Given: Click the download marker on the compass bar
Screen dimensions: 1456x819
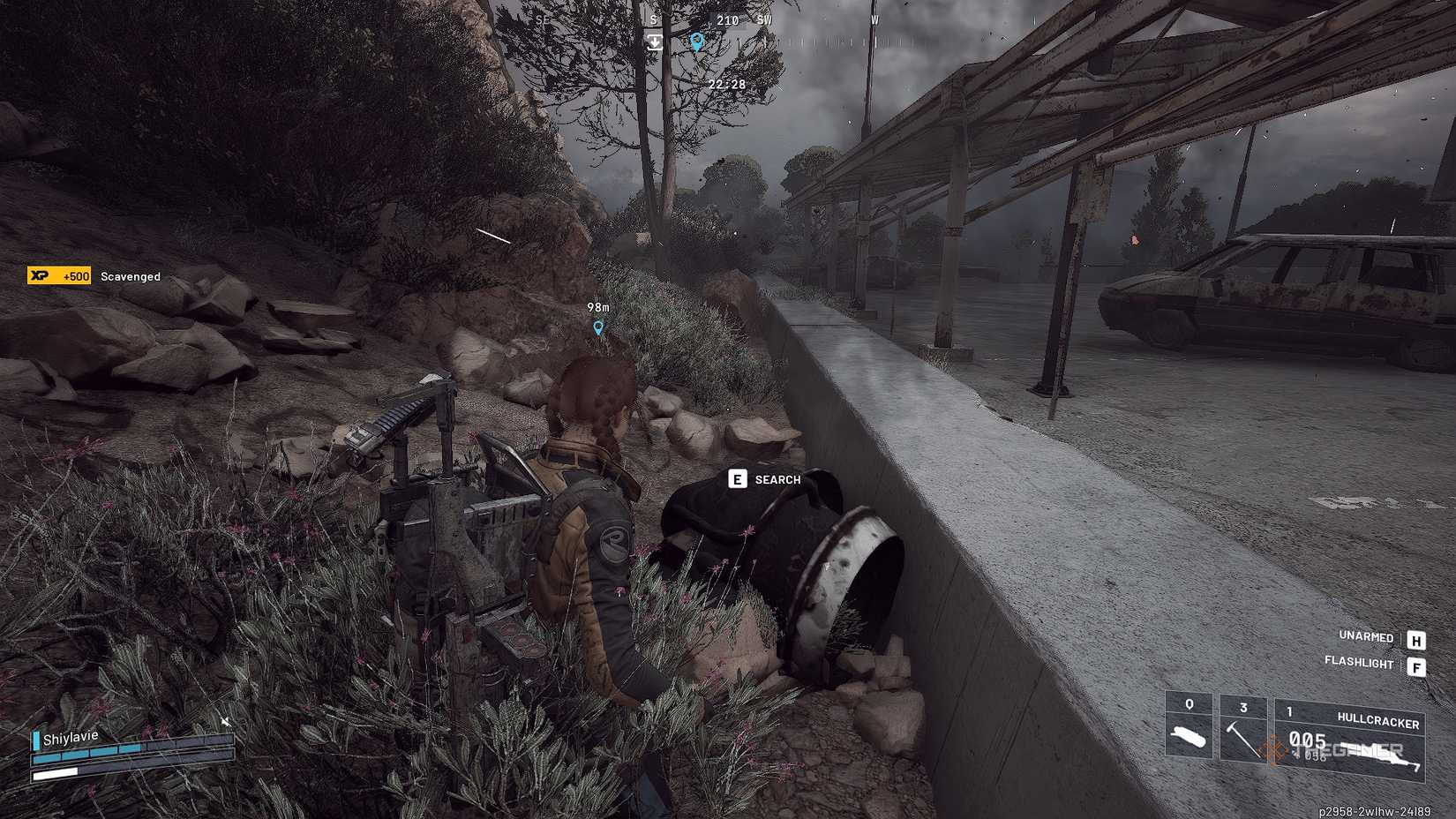Looking at the screenshot, I should [655, 41].
